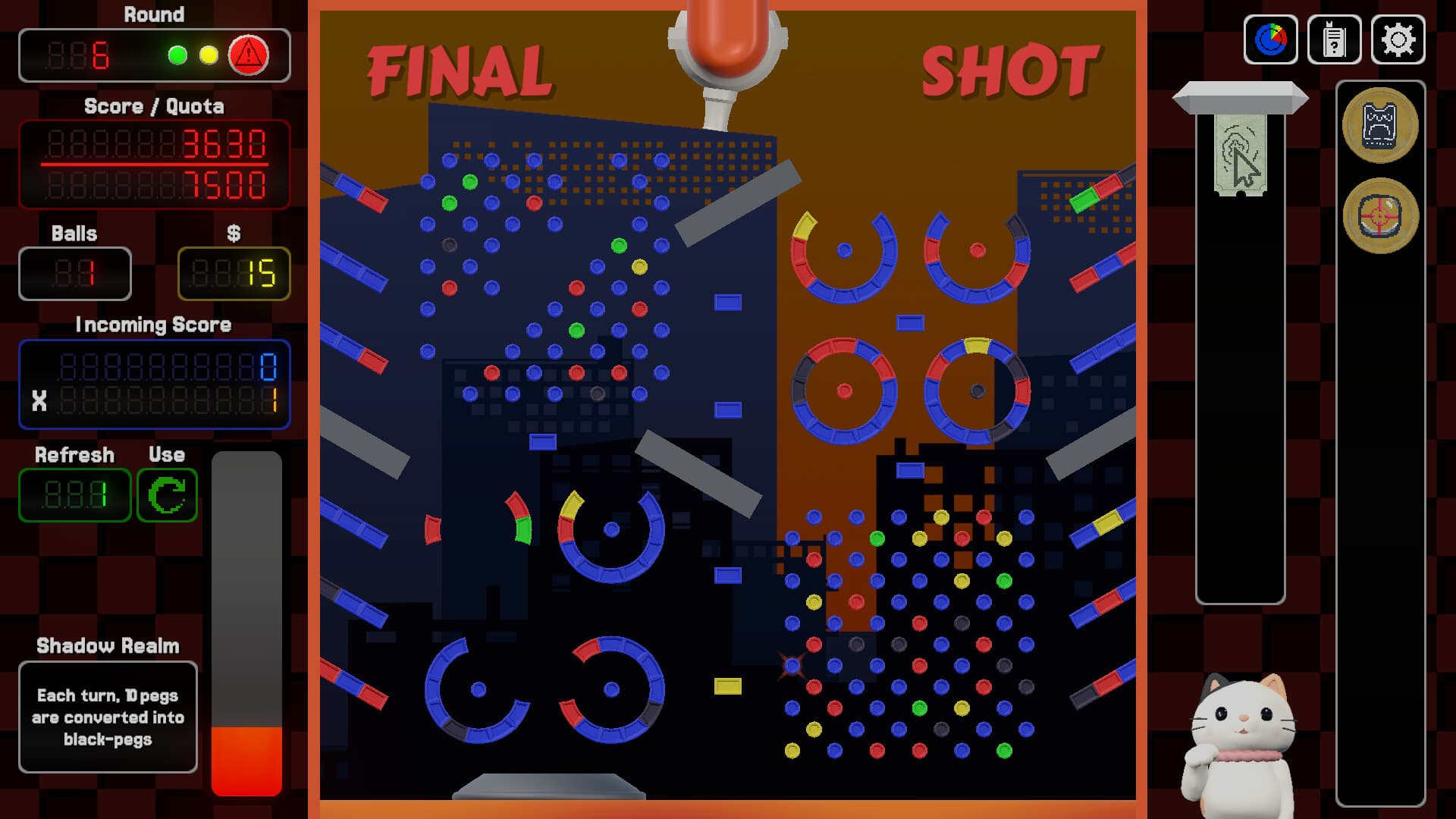Viewport: 1456px width, 819px height.
Task: Click the Balls counter display
Action: [x=74, y=275]
